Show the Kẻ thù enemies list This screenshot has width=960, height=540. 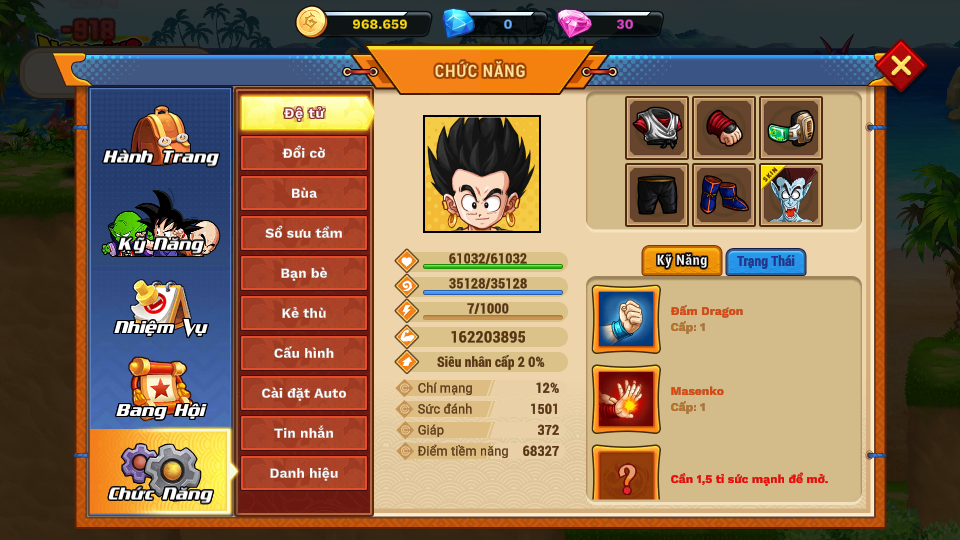tap(304, 313)
